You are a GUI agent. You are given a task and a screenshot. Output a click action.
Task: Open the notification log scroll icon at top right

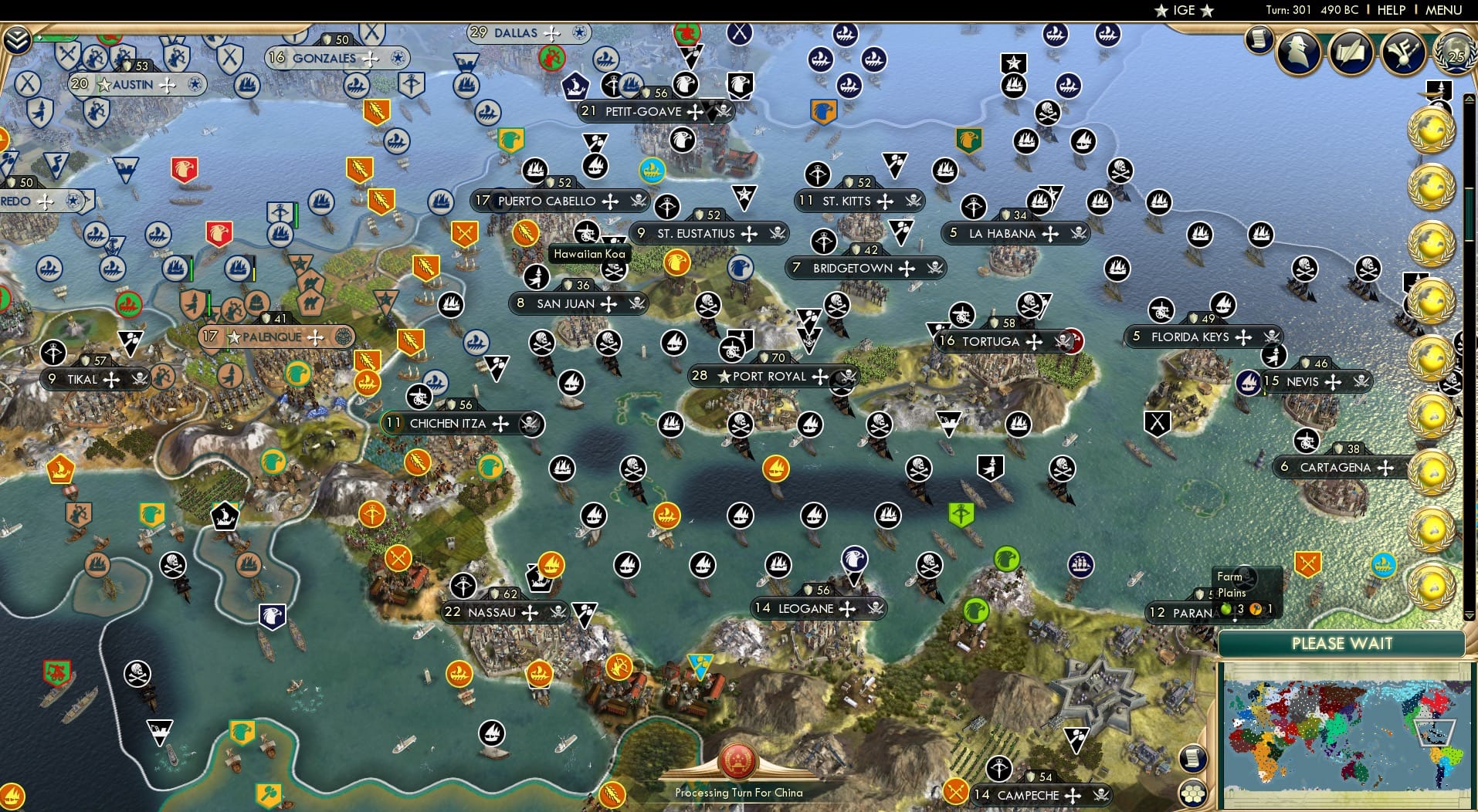[1258, 40]
